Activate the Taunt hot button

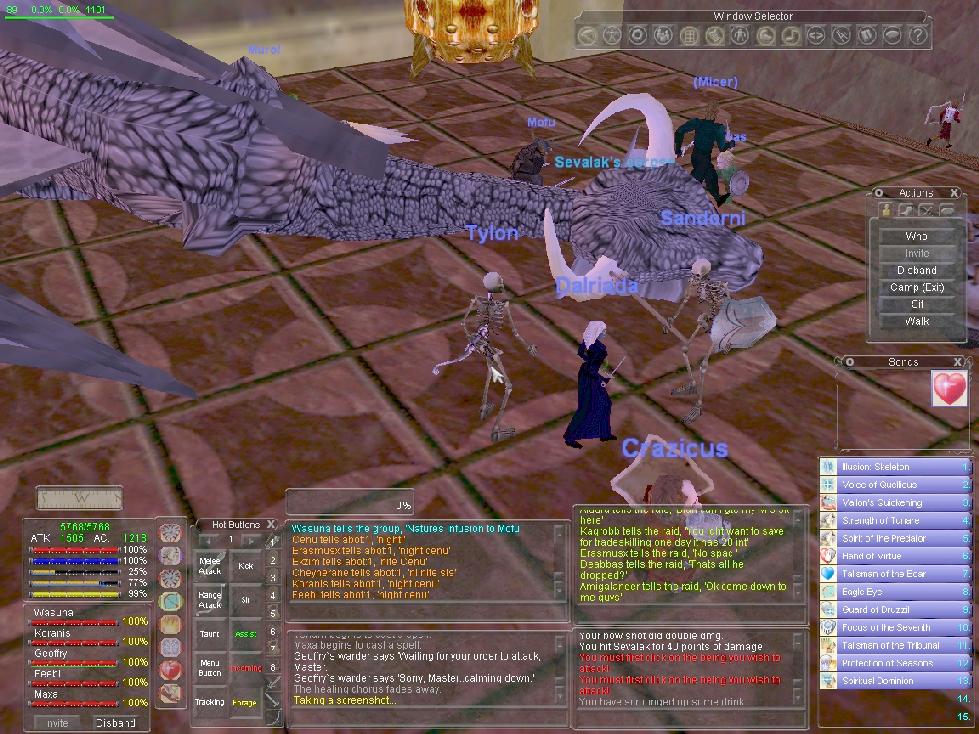210,634
